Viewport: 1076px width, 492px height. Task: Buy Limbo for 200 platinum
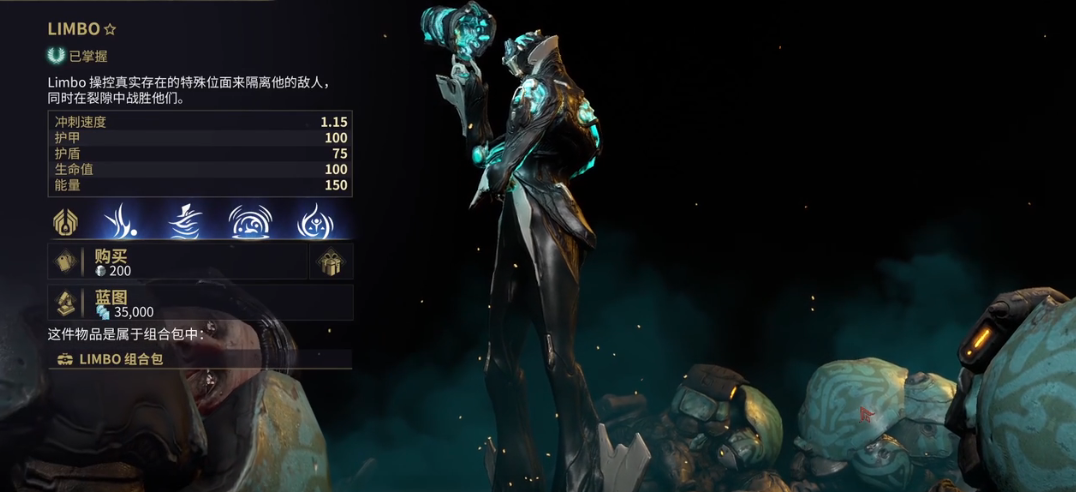[x=178, y=262]
